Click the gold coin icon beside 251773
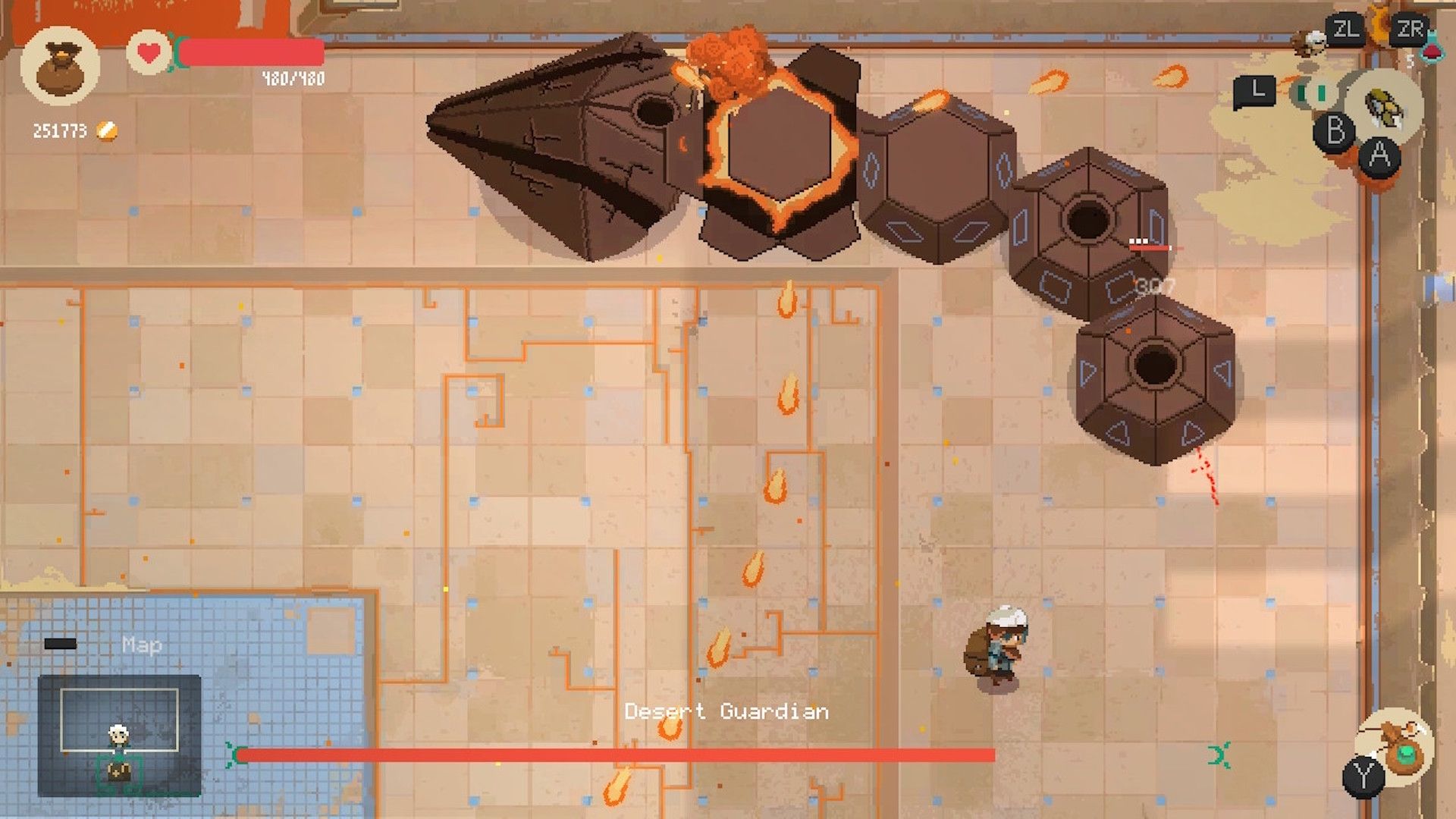1456x819 pixels. point(105,130)
